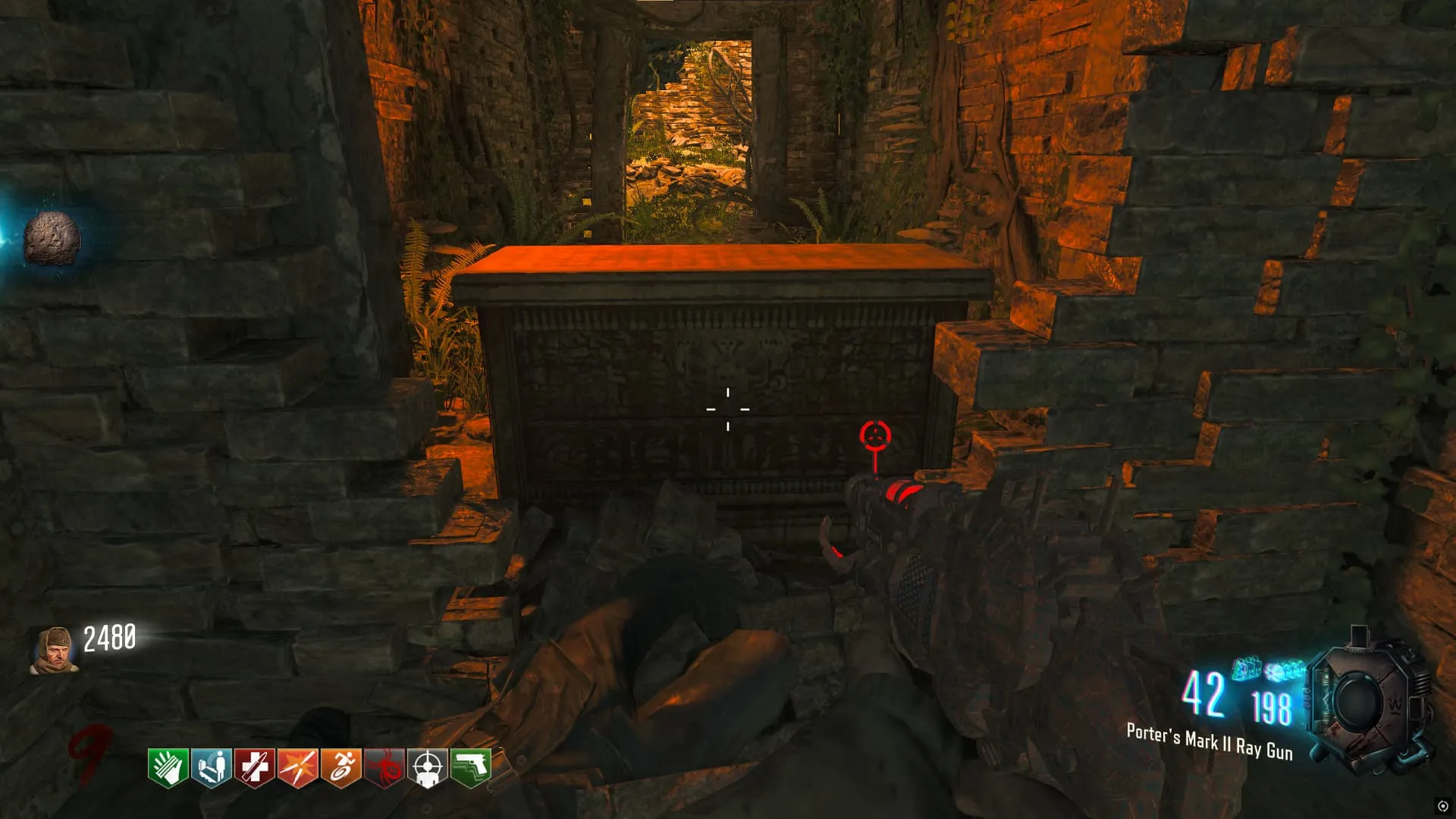This screenshot has height=819, width=1456.
Task: Click the left glowing blue grenade icon
Action: tap(1246, 669)
